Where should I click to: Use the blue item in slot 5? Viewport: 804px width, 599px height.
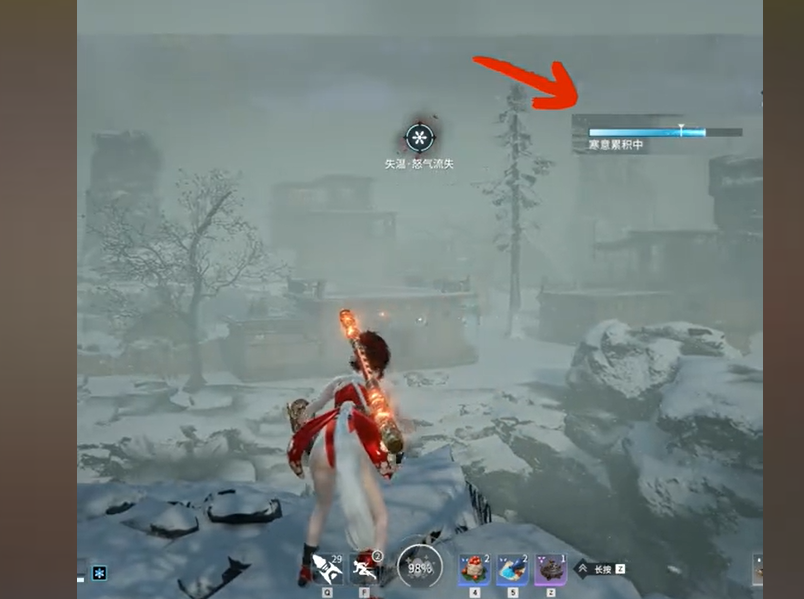click(x=512, y=569)
